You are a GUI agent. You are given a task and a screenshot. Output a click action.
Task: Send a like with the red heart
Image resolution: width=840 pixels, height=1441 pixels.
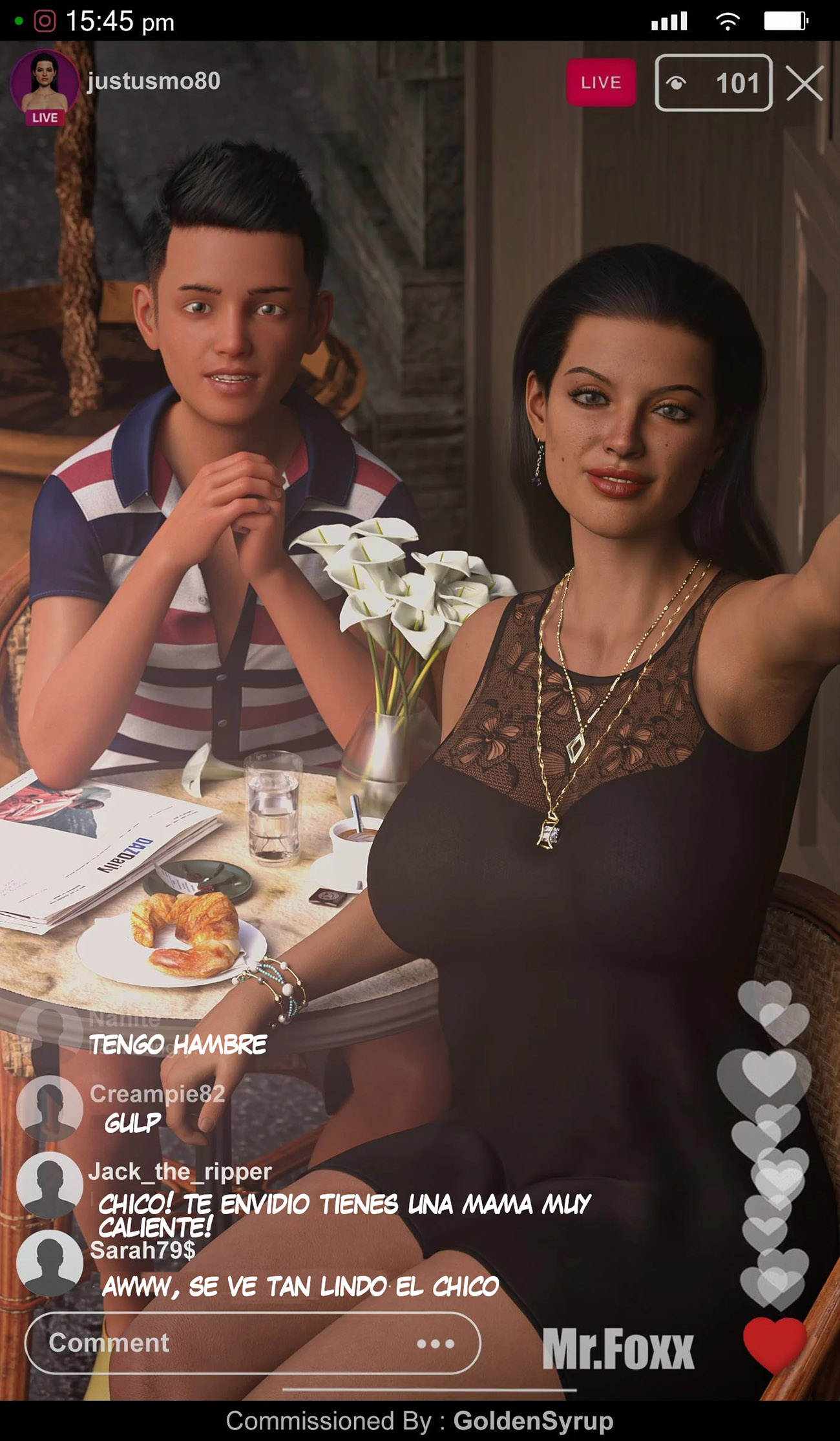click(774, 1343)
